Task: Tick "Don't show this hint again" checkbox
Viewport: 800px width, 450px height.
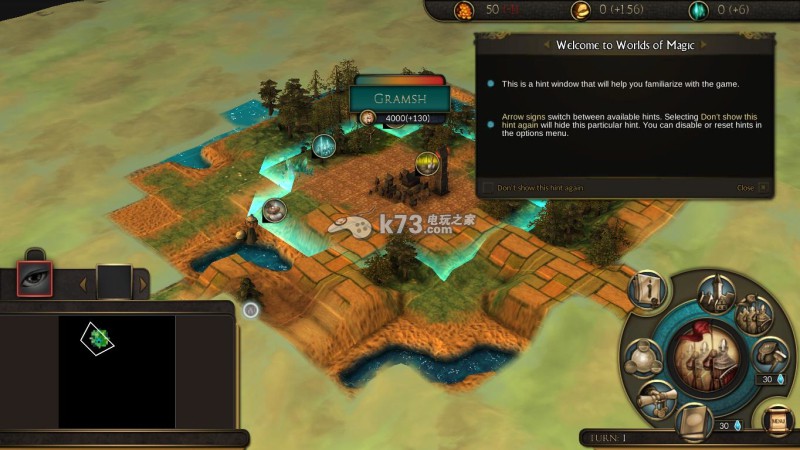Action: [488, 188]
